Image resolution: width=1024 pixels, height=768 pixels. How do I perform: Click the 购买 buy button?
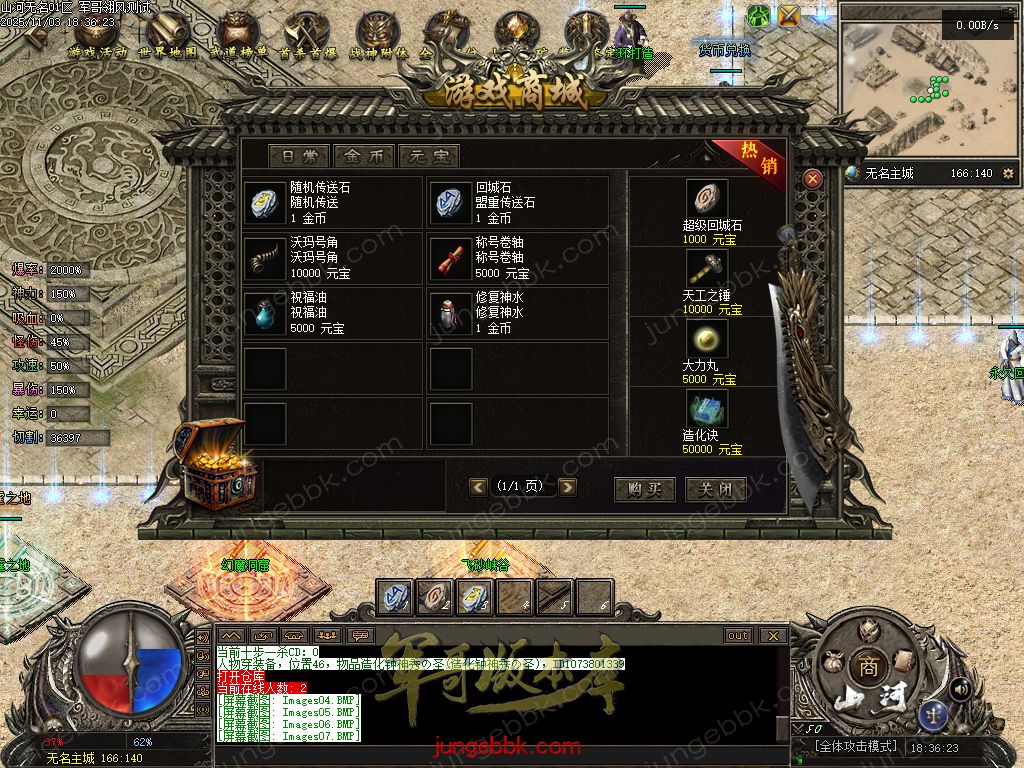[644, 489]
